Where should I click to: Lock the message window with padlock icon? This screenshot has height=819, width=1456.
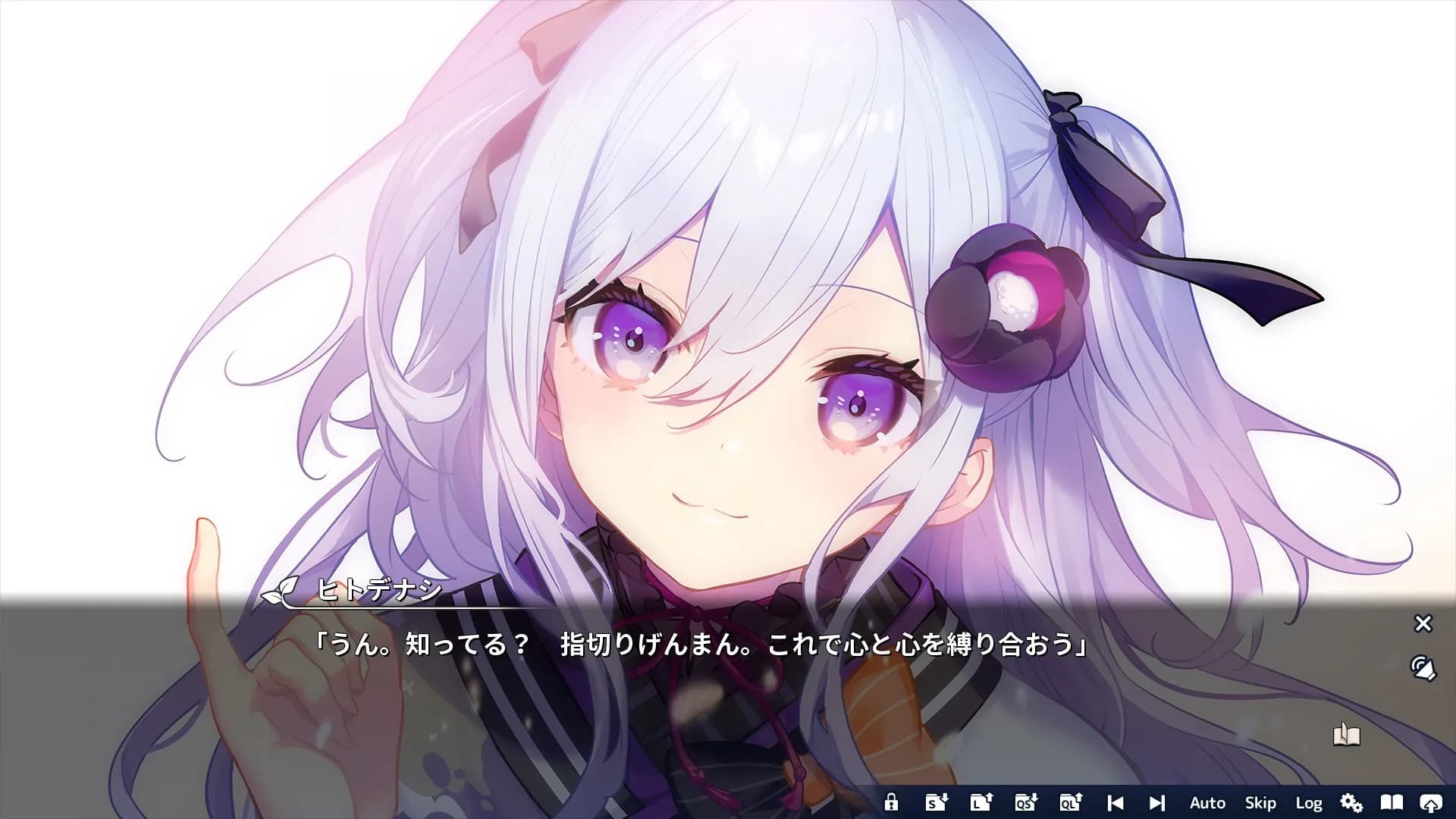[893, 802]
